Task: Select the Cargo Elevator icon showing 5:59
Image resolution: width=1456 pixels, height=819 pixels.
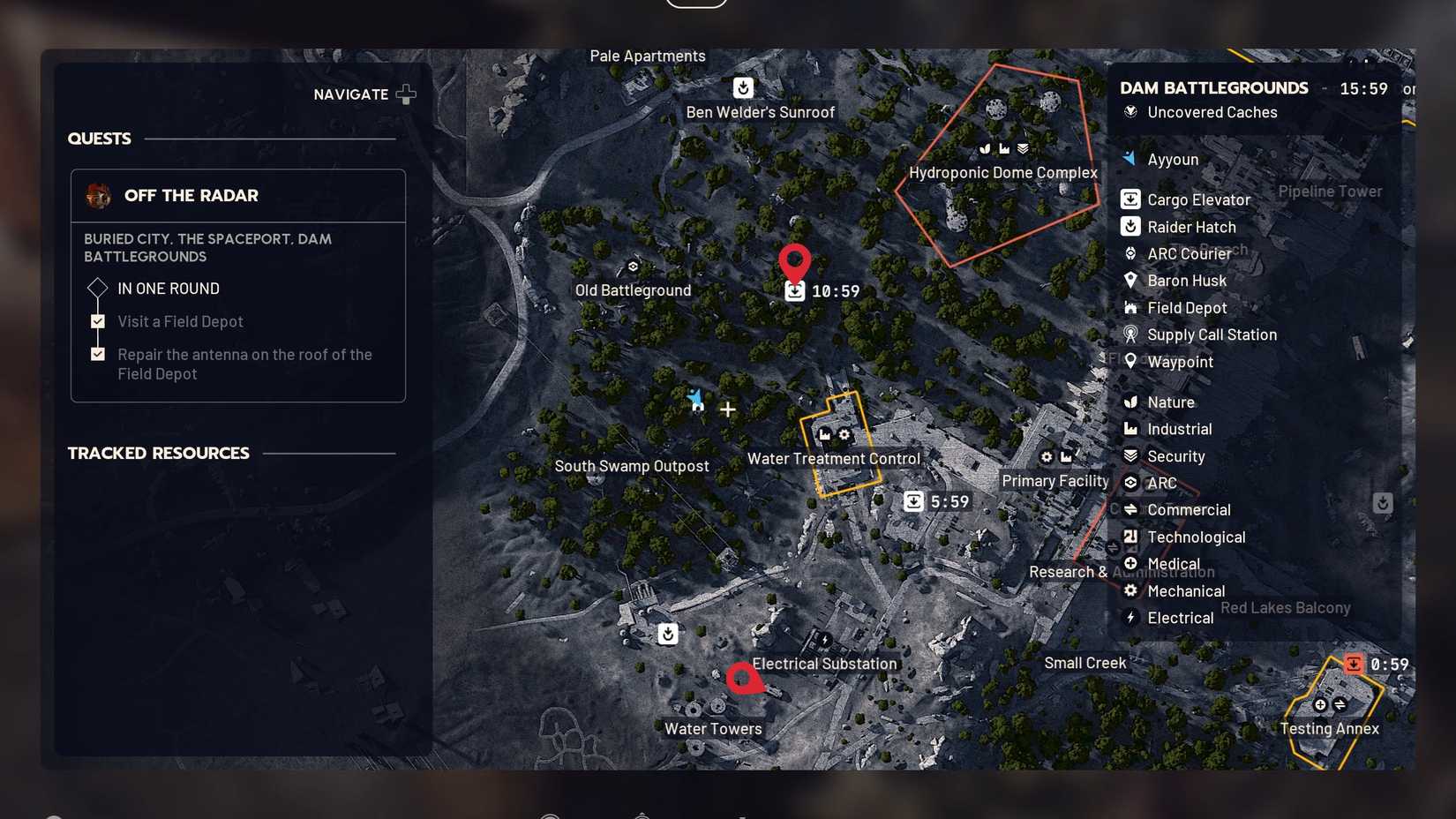Action: 913,500
